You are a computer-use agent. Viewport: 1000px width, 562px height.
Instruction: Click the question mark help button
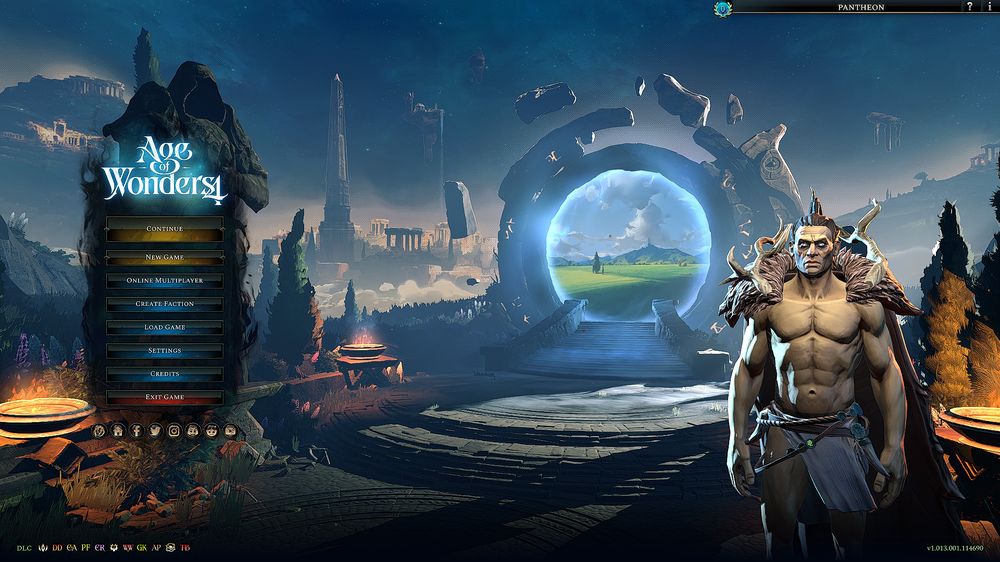969,7
